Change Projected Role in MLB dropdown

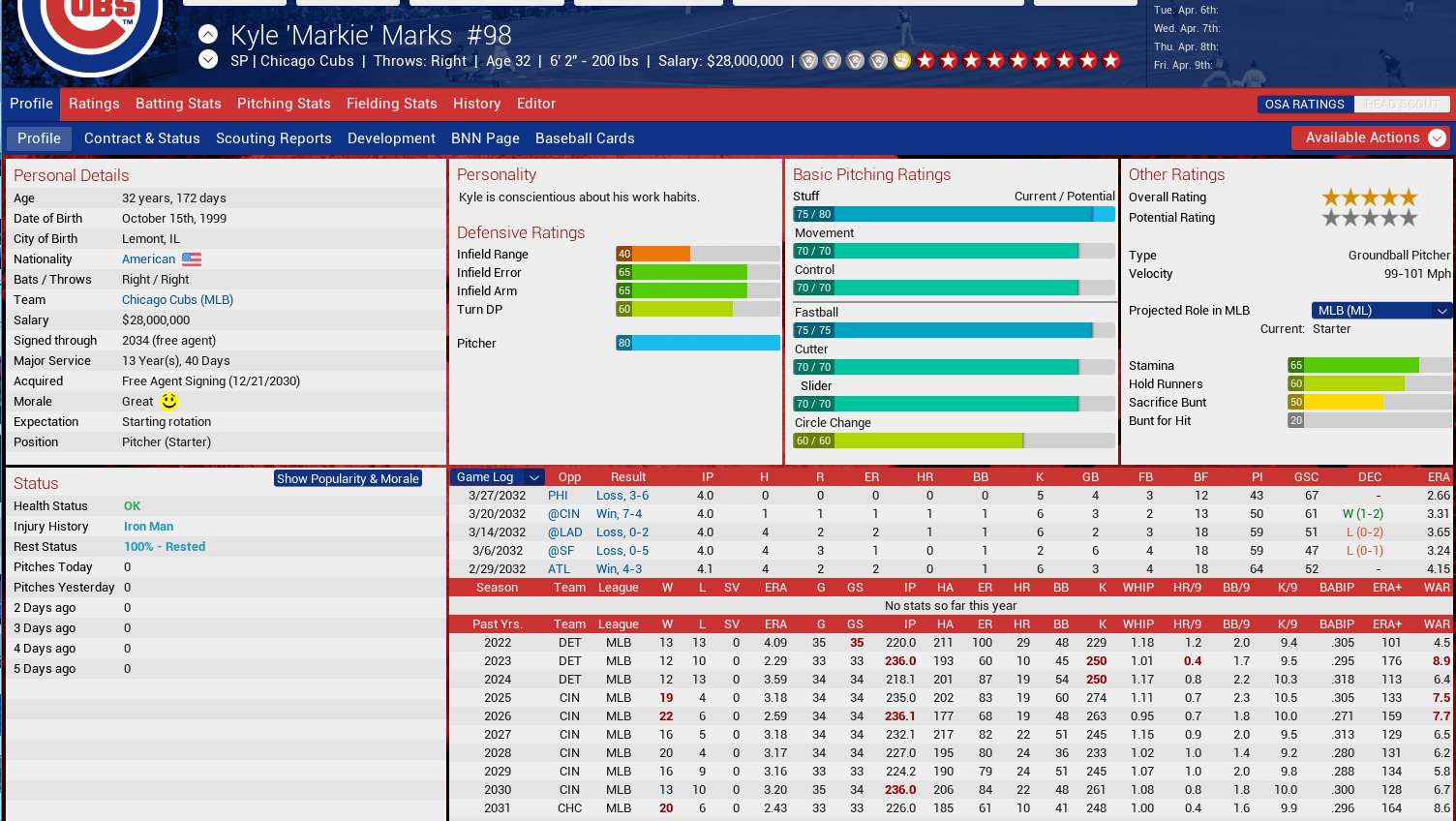tap(1381, 311)
